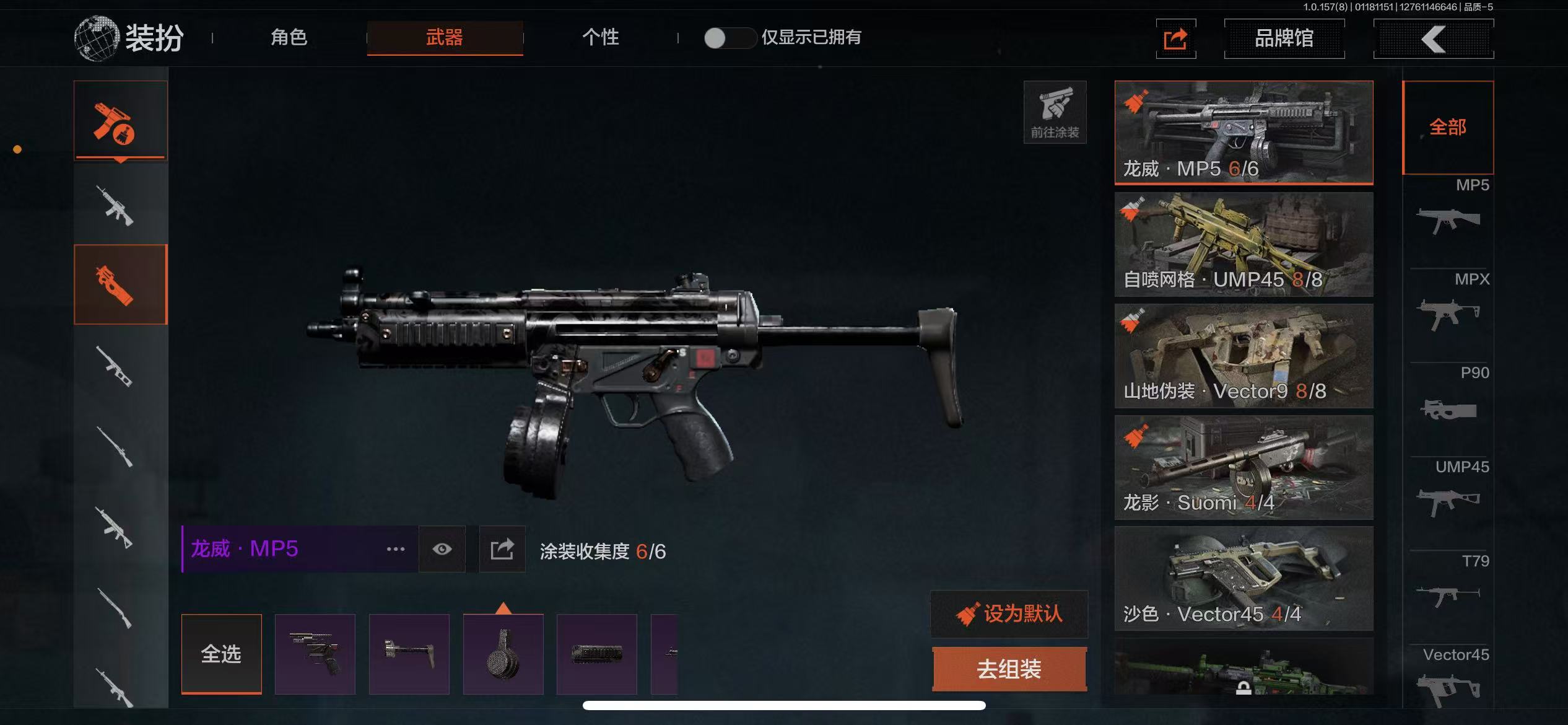Open the 龙威 MP5 three-dots menu
Image resolution: width=1568 pixels, height=725 pixels.
pos(395,549)
